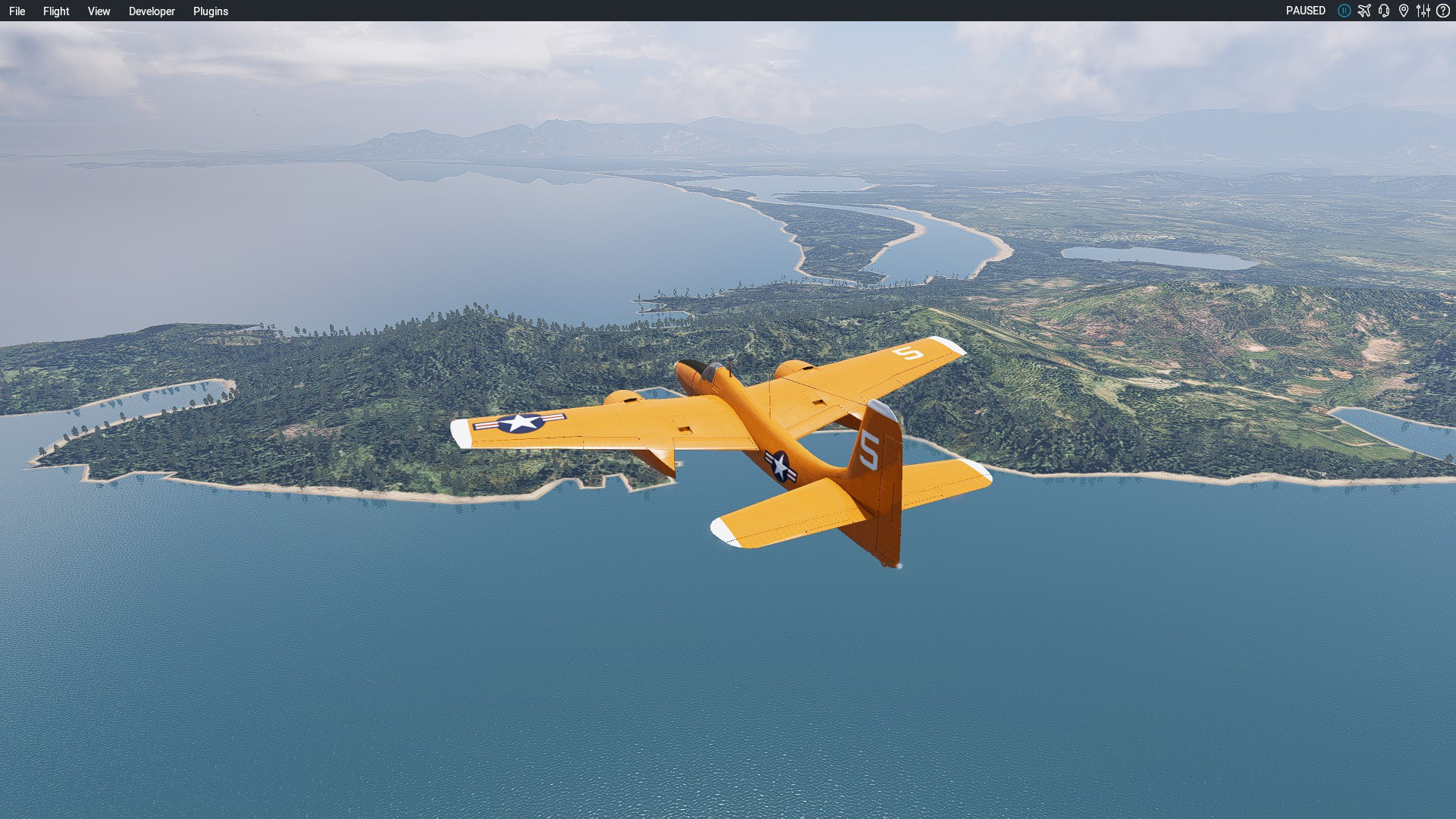Image resolution: width=1456 pixels, height=819 pixels.
Task: Show the map using the pin icon
Action: click(1404, 11)
